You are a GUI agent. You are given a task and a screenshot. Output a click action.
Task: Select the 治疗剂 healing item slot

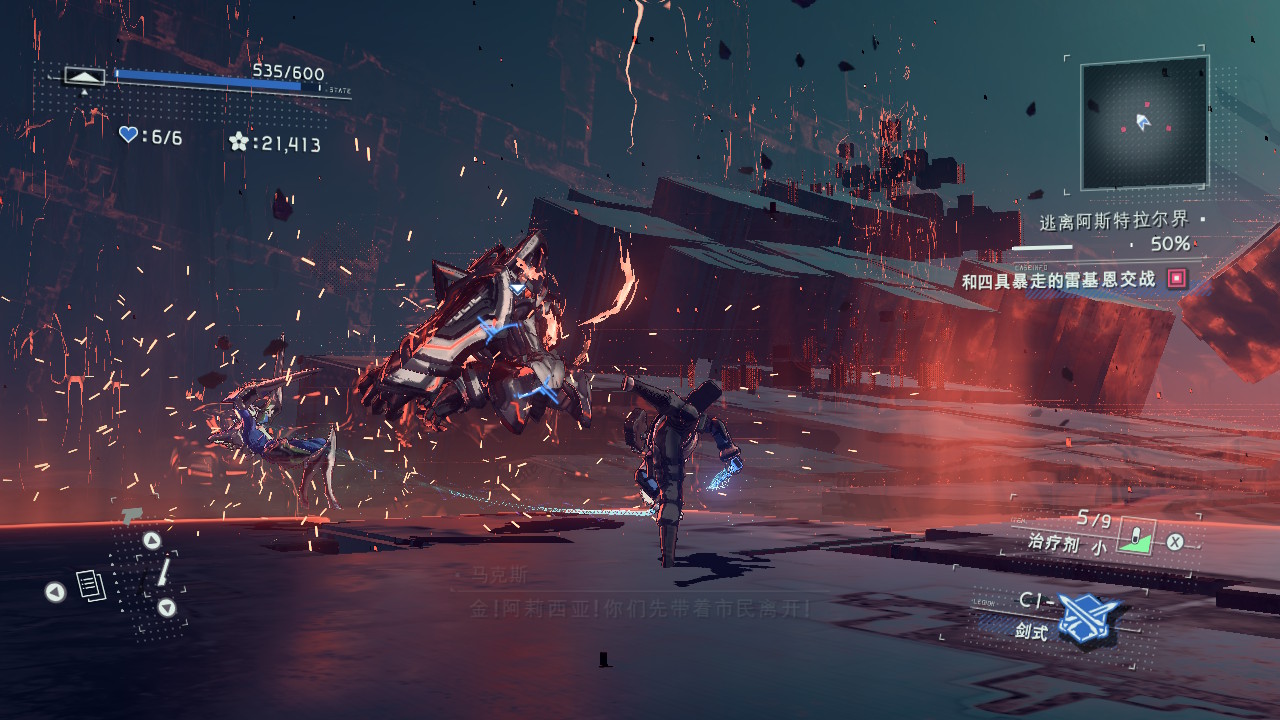pos(1135,537)
